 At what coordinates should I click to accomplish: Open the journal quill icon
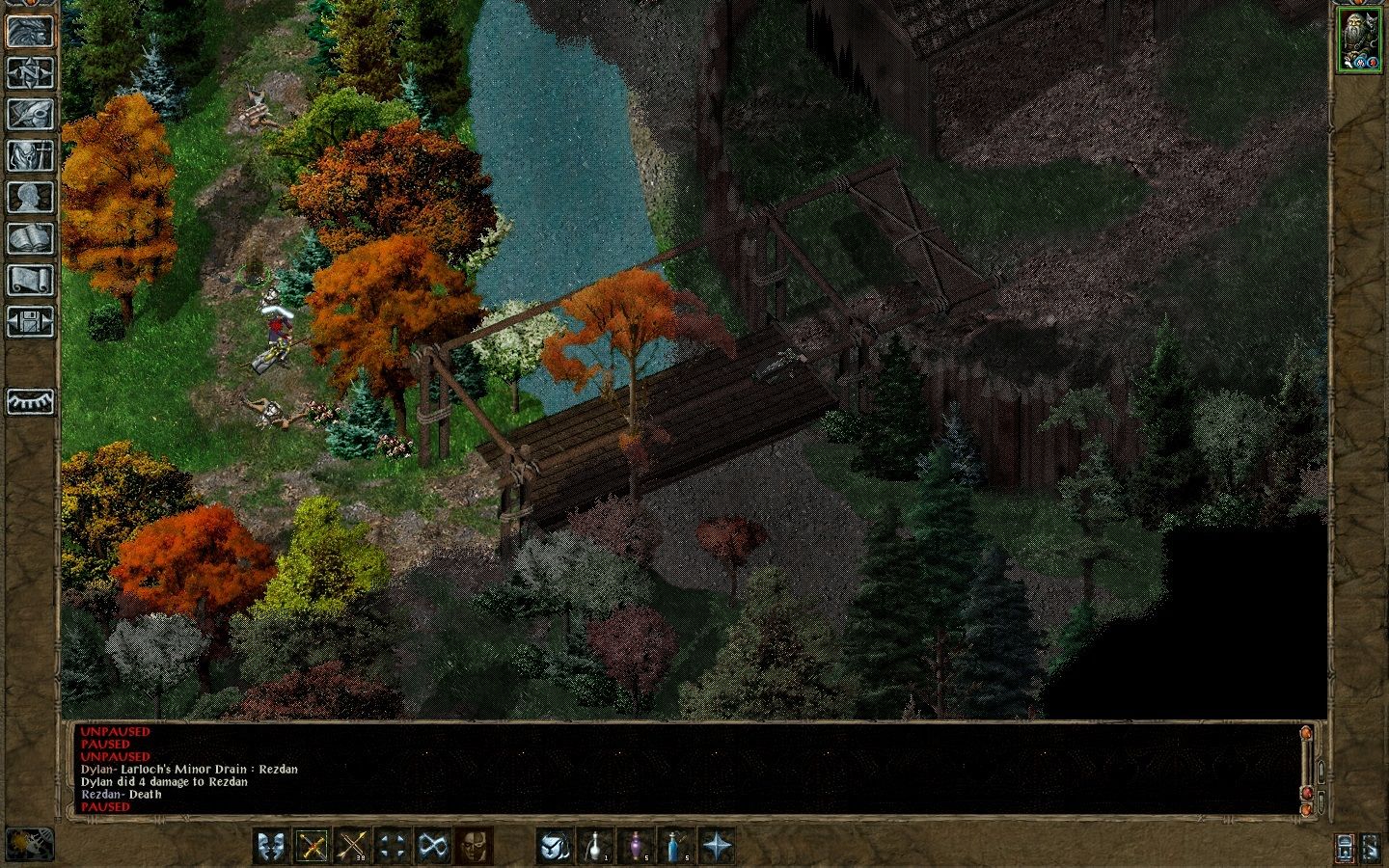tap(30, 114)
